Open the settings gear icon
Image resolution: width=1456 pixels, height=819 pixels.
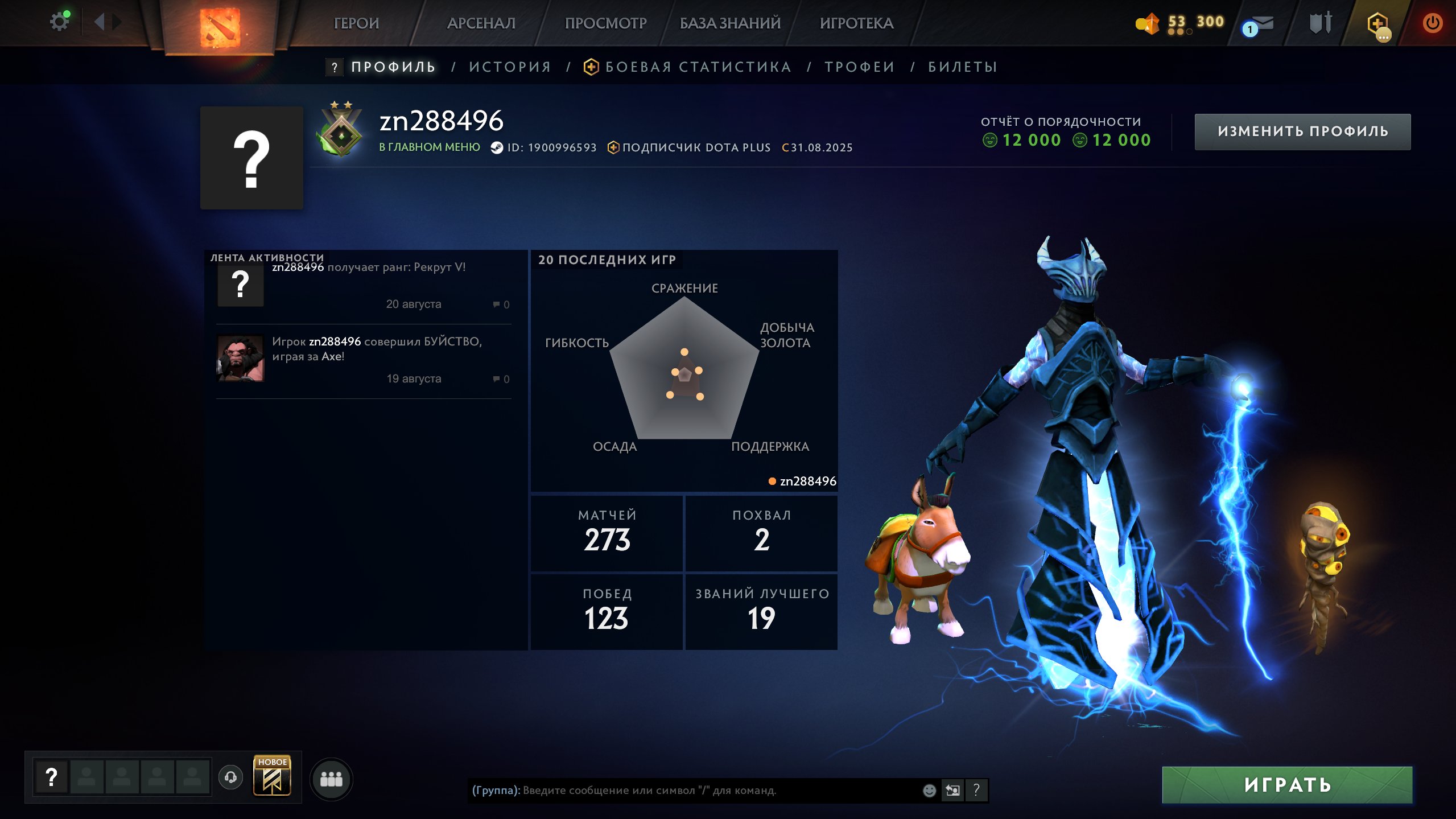coord(59,22)
